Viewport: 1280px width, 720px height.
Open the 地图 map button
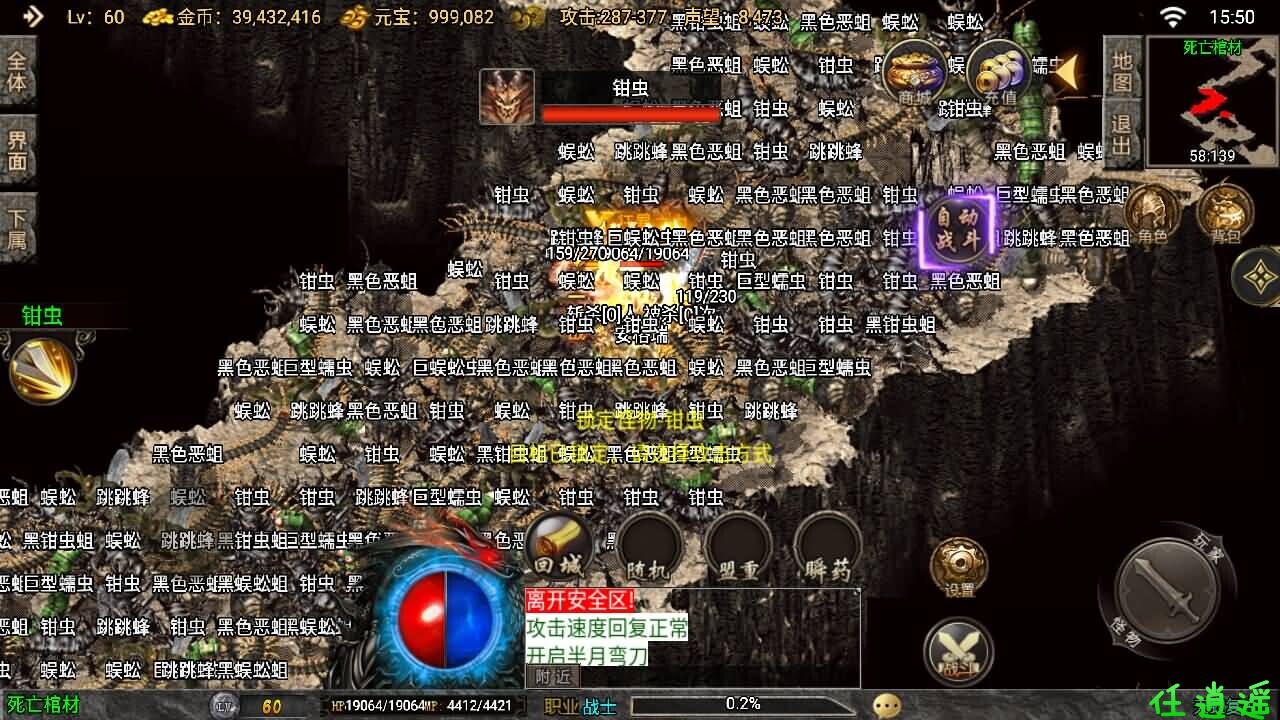[1122, 70]
